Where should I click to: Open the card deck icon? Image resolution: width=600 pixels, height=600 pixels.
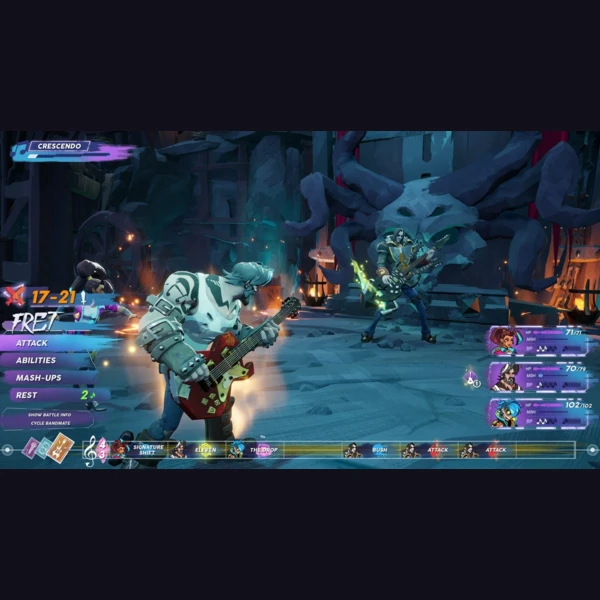pos(48,448)
